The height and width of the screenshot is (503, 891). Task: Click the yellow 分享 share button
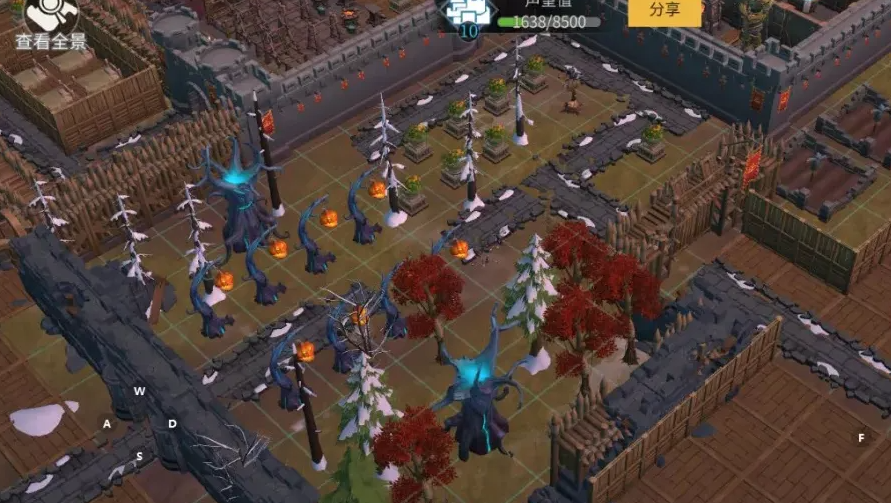(664, 10)
